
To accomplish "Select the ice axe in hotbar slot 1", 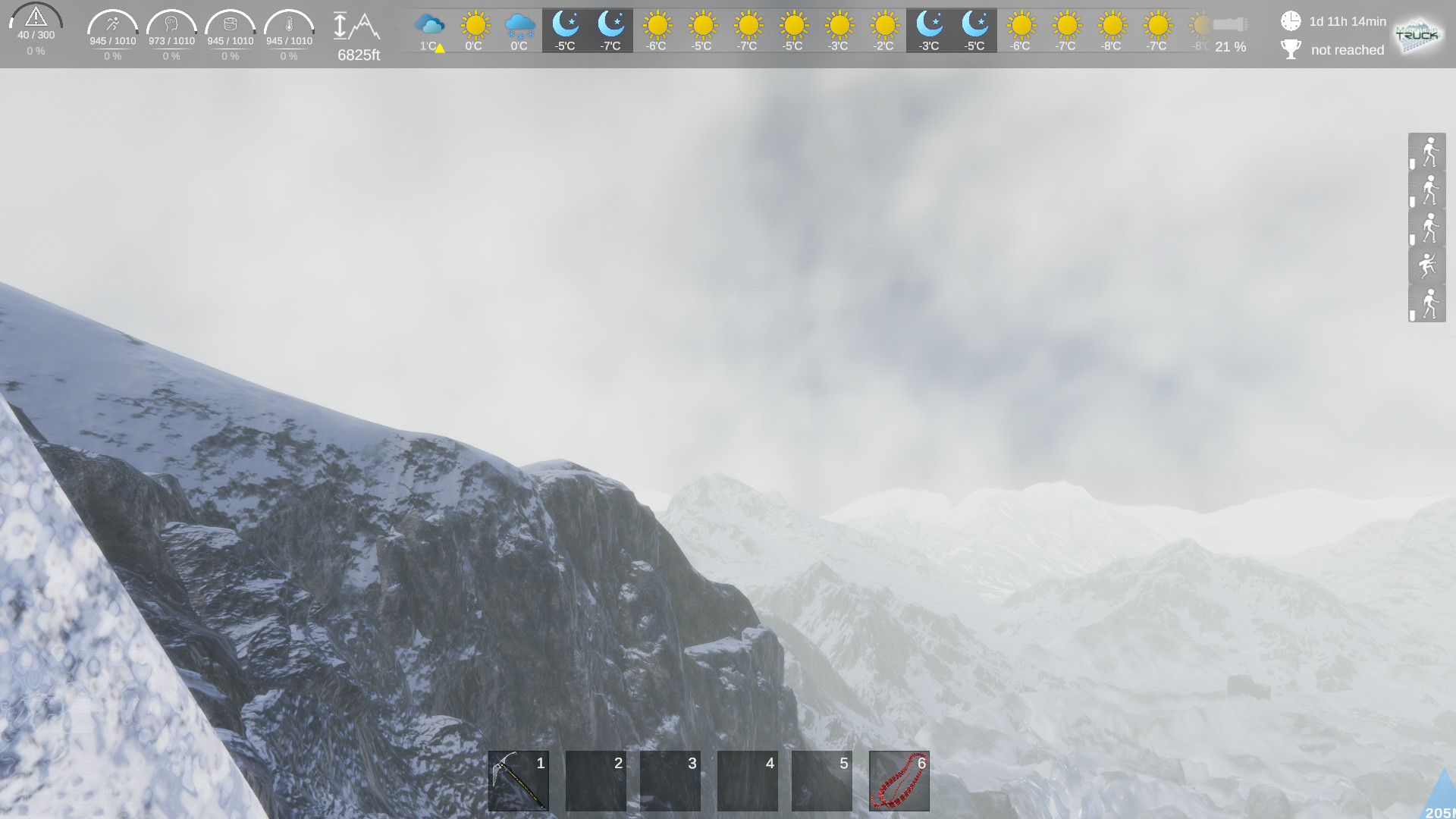I will 518,781.
